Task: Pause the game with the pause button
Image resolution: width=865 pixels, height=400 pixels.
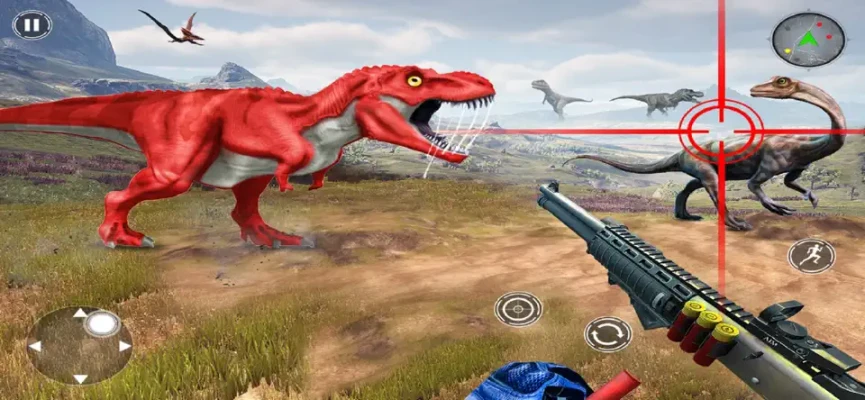Action: (32, 24)
